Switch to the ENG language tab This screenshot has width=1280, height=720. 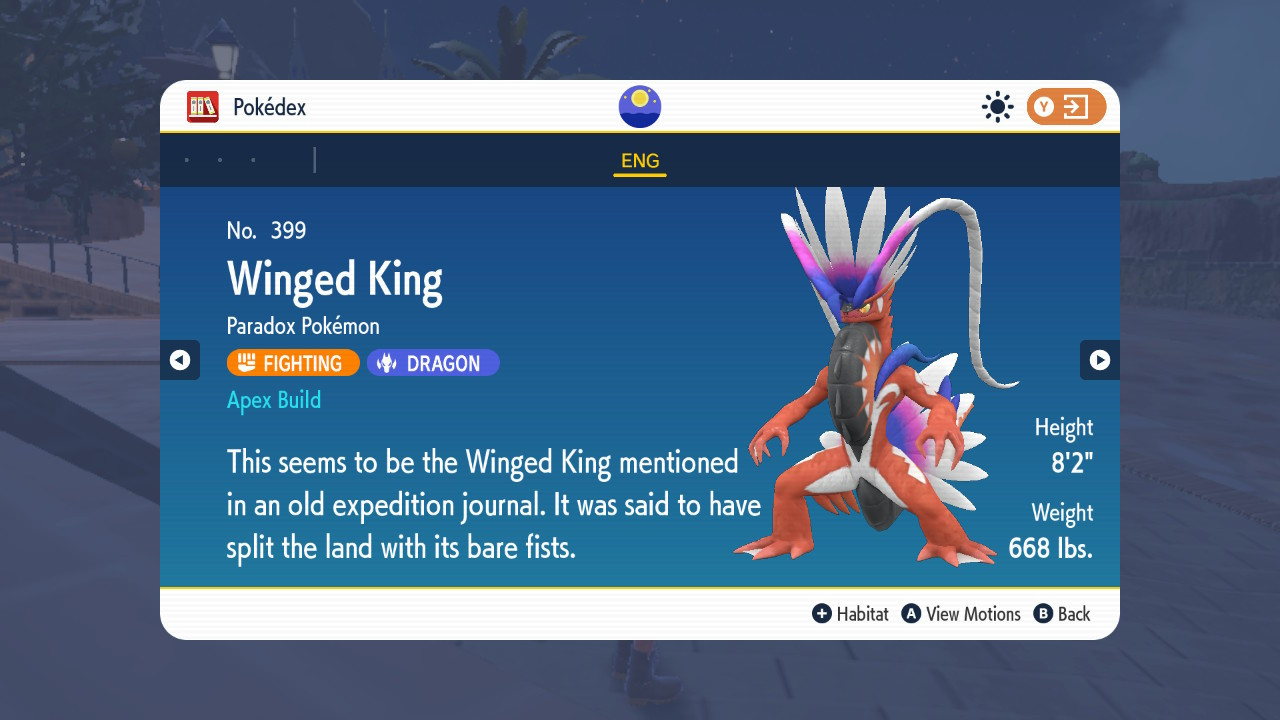coord(639,160)
